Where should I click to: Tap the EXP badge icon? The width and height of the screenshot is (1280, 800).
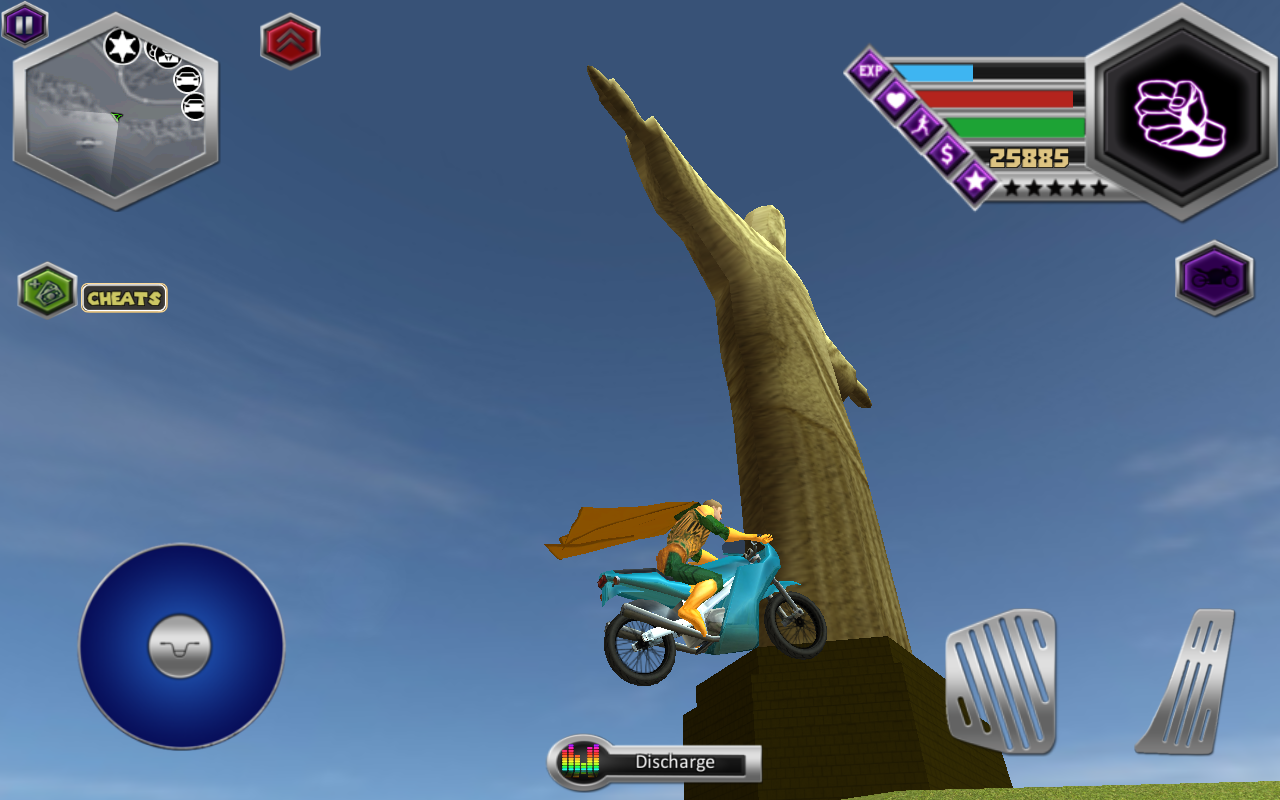tap(870, 70)
